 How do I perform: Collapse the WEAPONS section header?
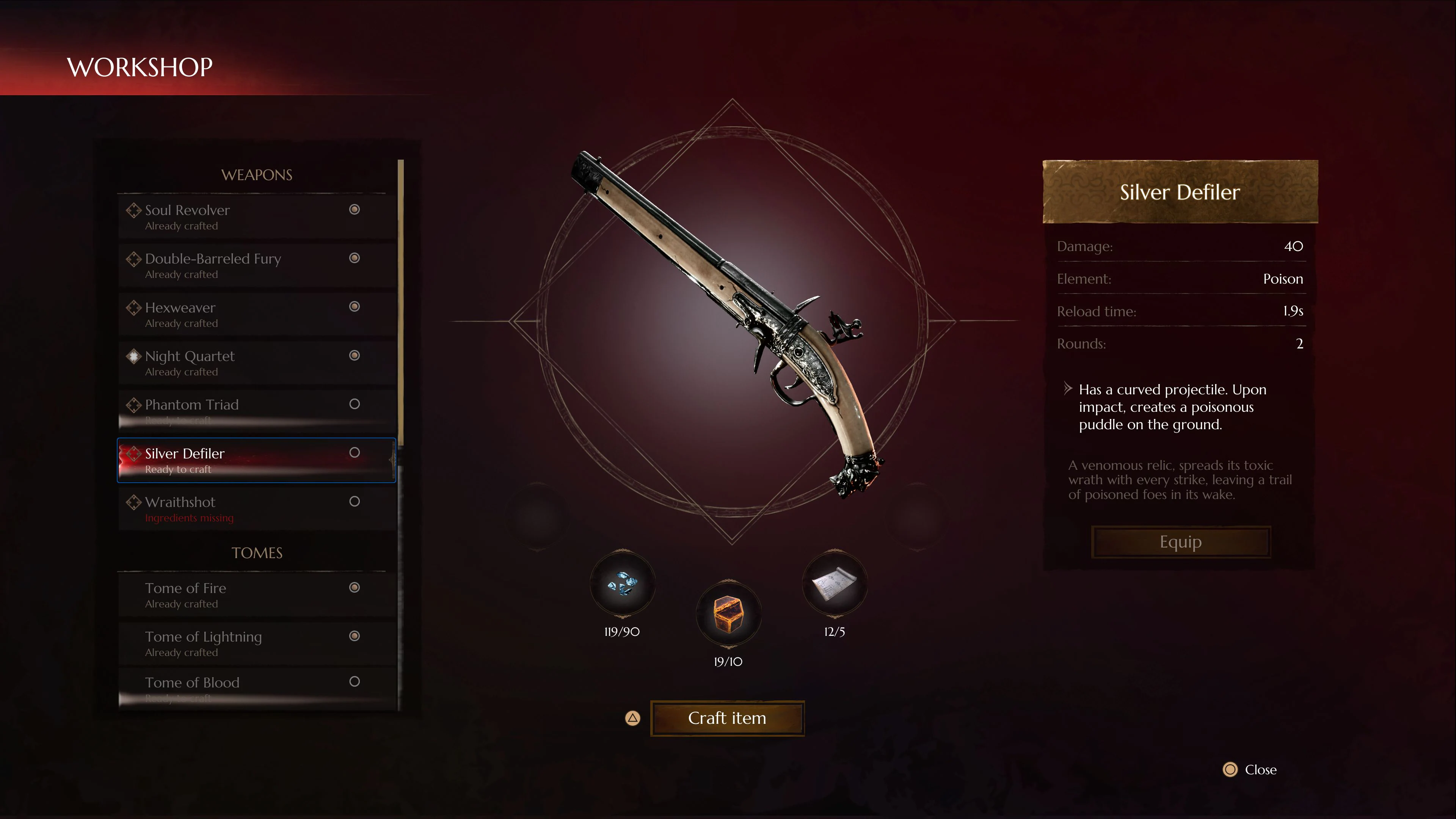pos(257,175)
